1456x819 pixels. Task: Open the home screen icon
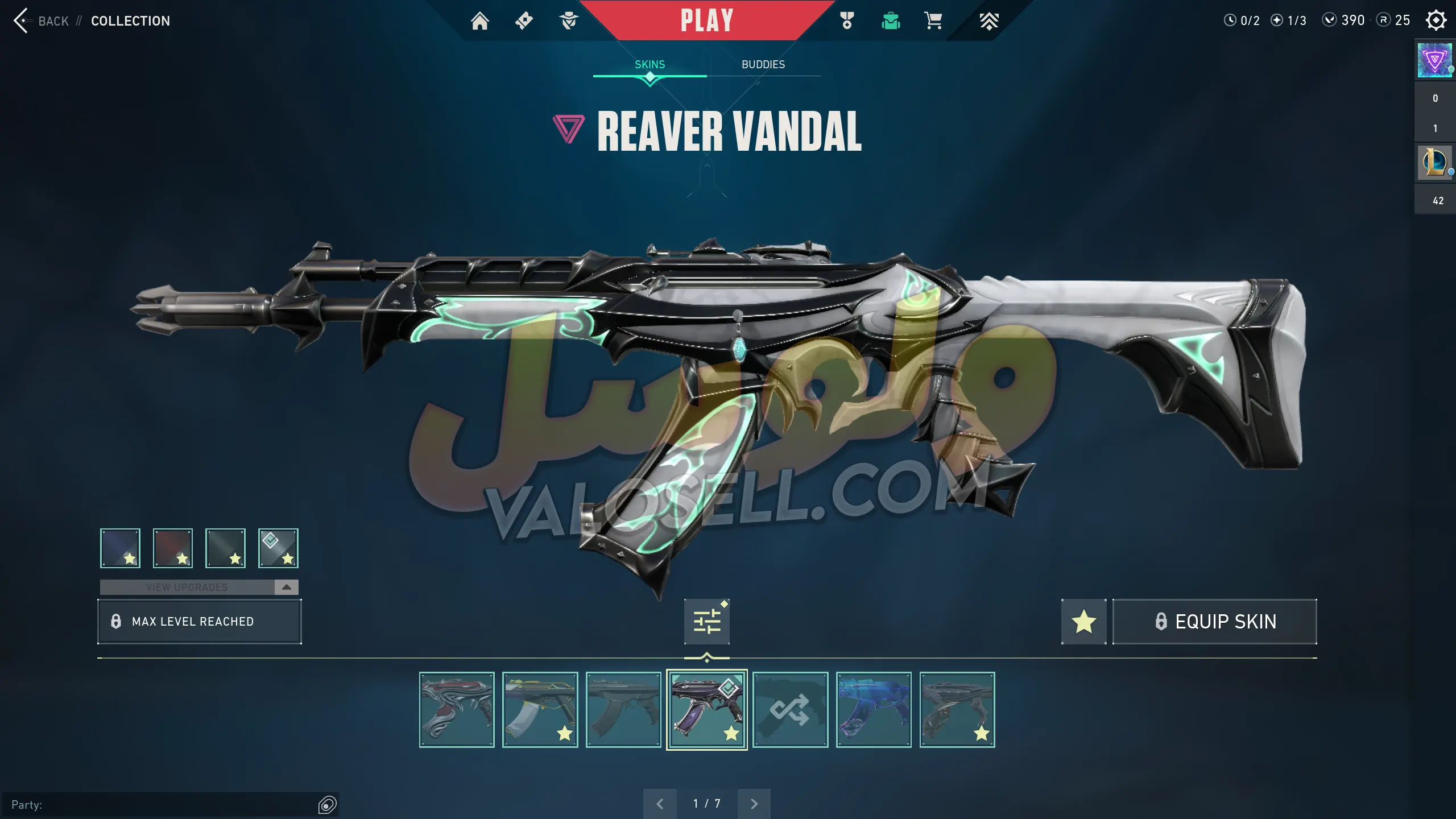[479, 21]
